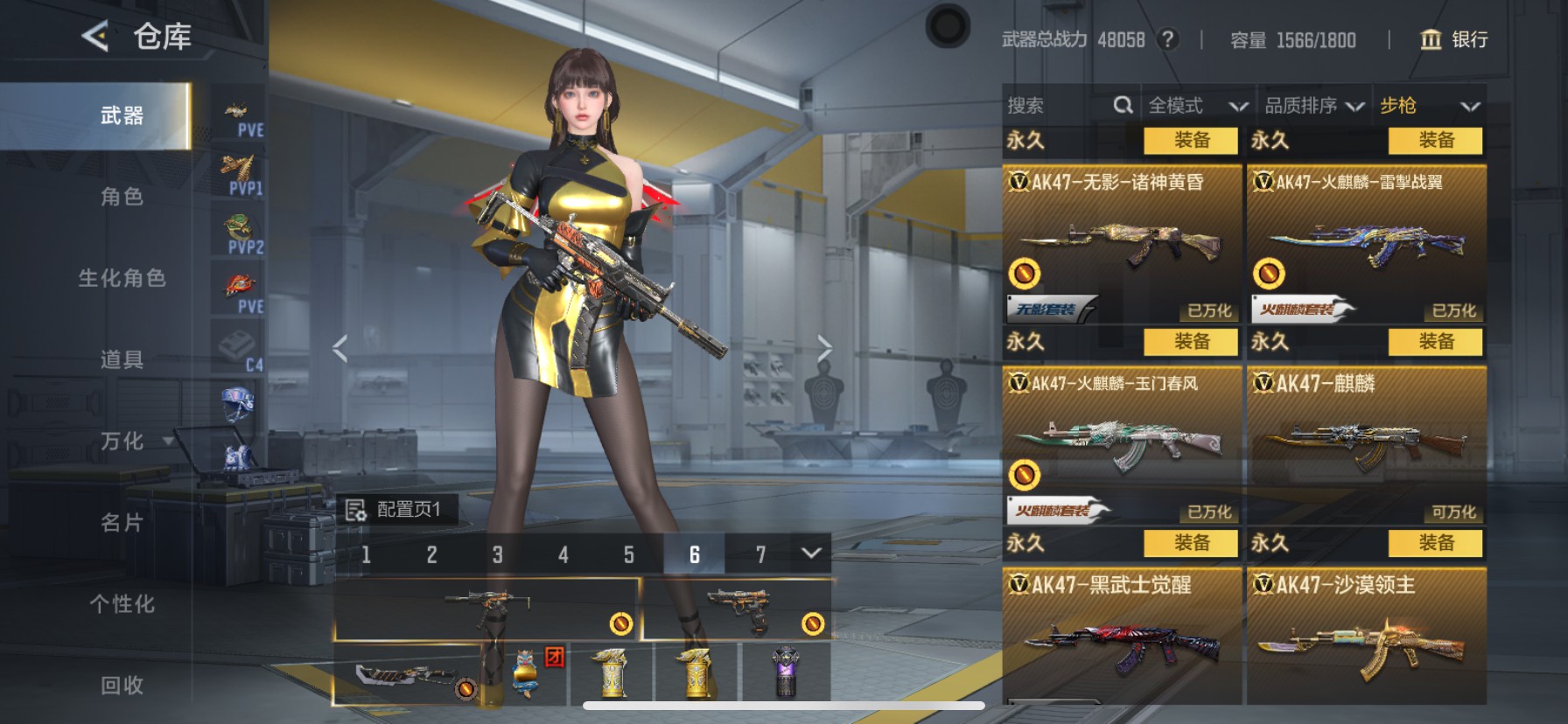Select the 道具 items category

122,359
